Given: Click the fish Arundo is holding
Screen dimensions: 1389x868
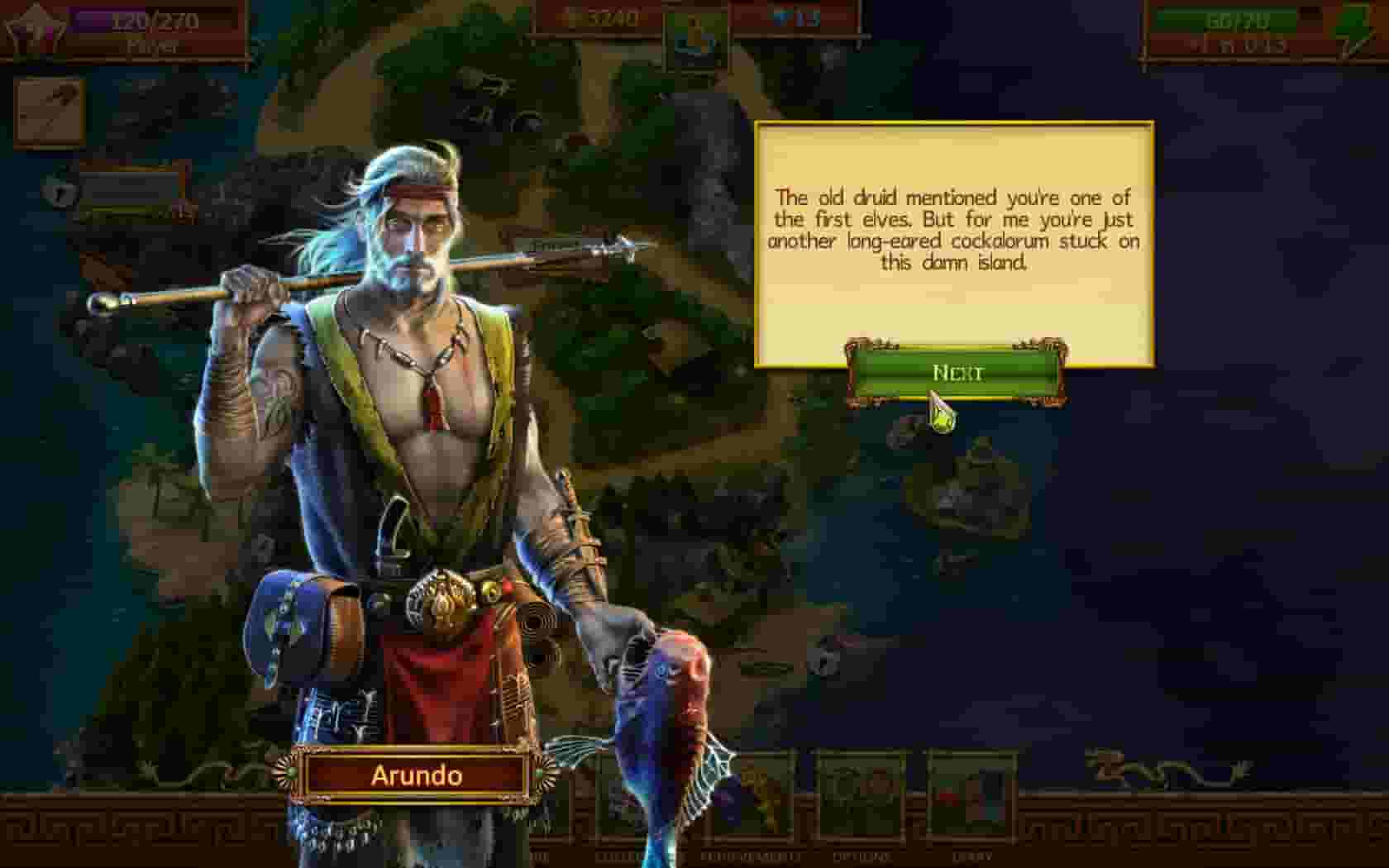Looking at the screenshot, I should (x=661, y=703).
